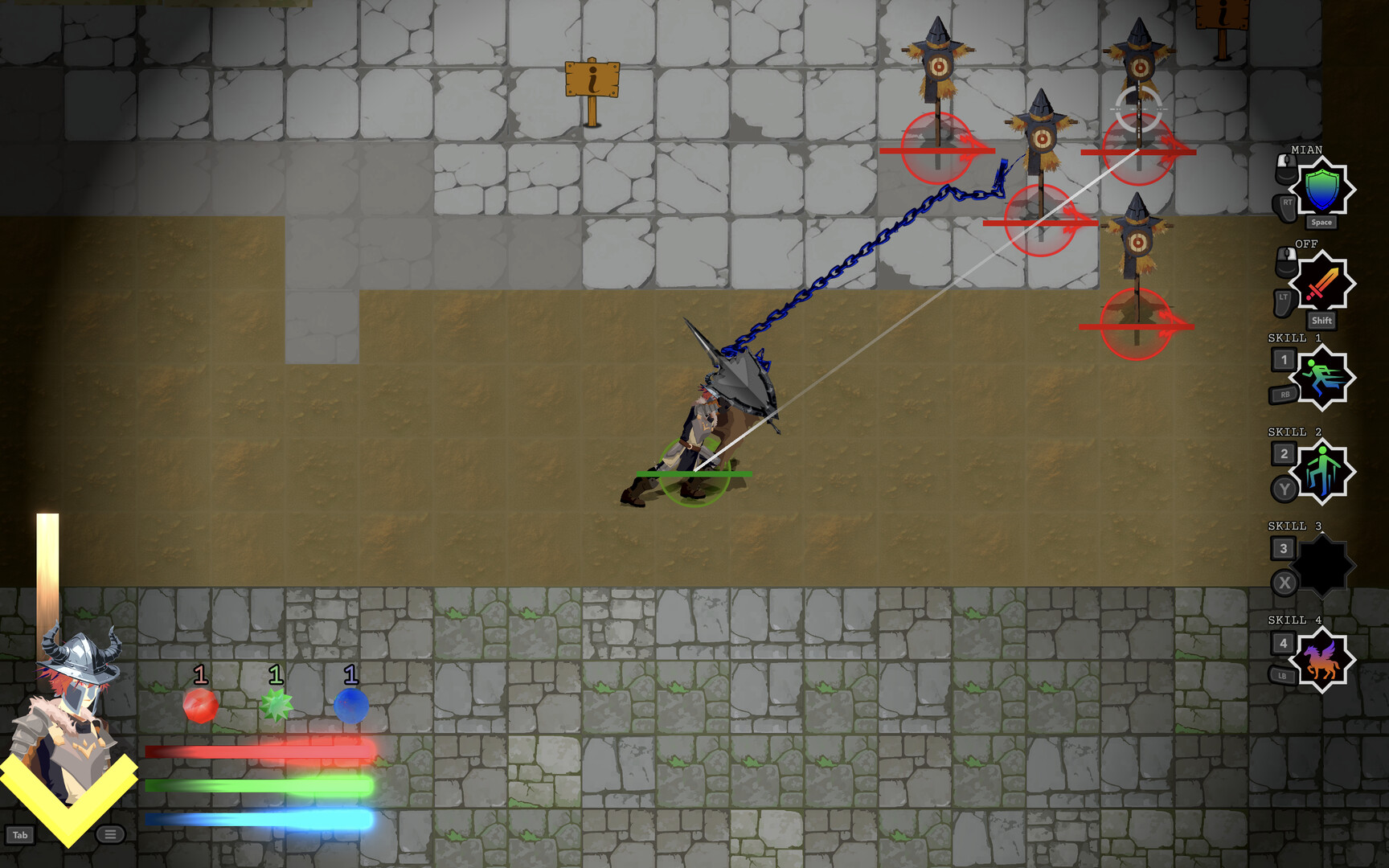Click the blue mana orb

tap(350, 706)
